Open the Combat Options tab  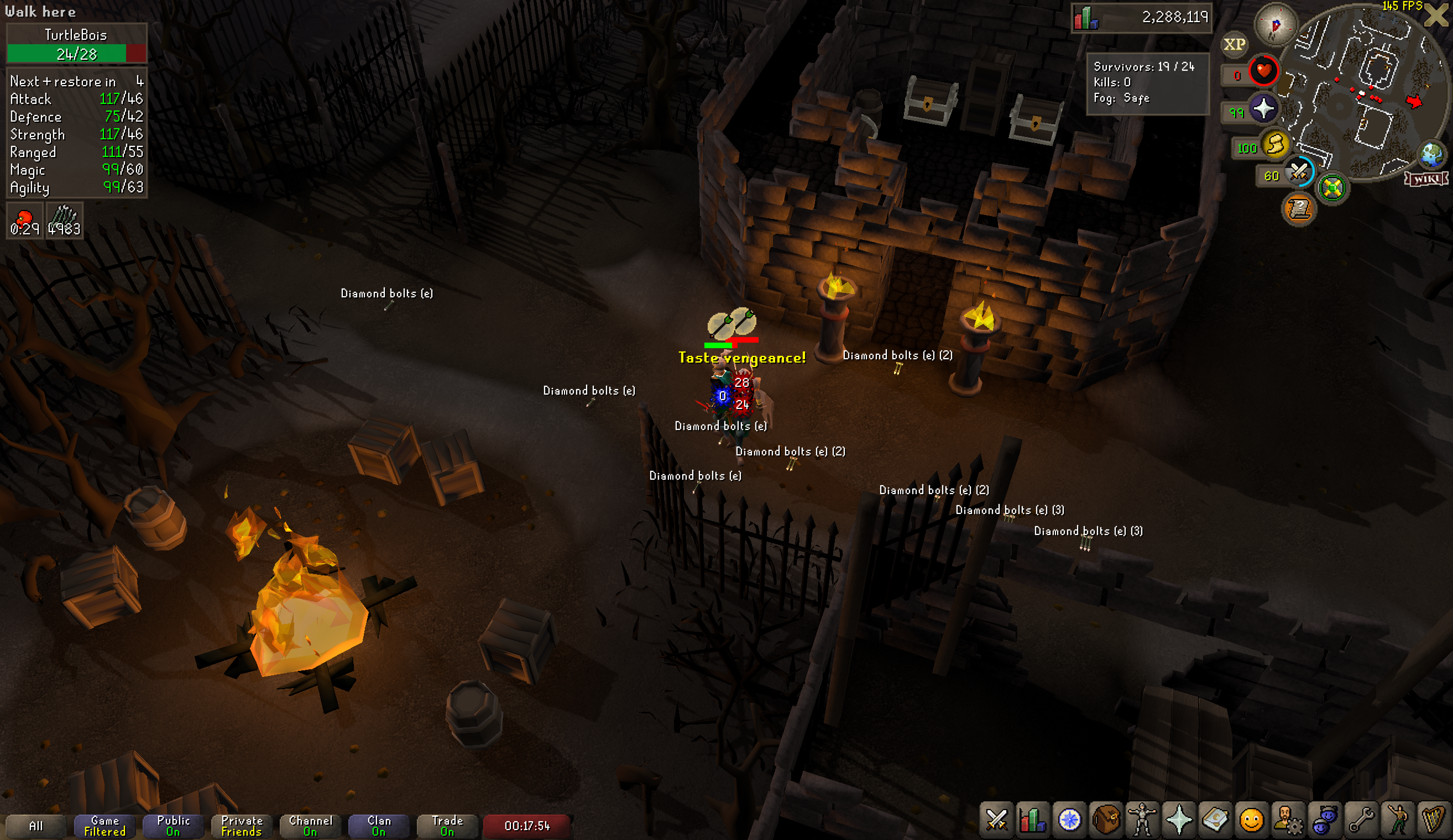pos(996,819)
